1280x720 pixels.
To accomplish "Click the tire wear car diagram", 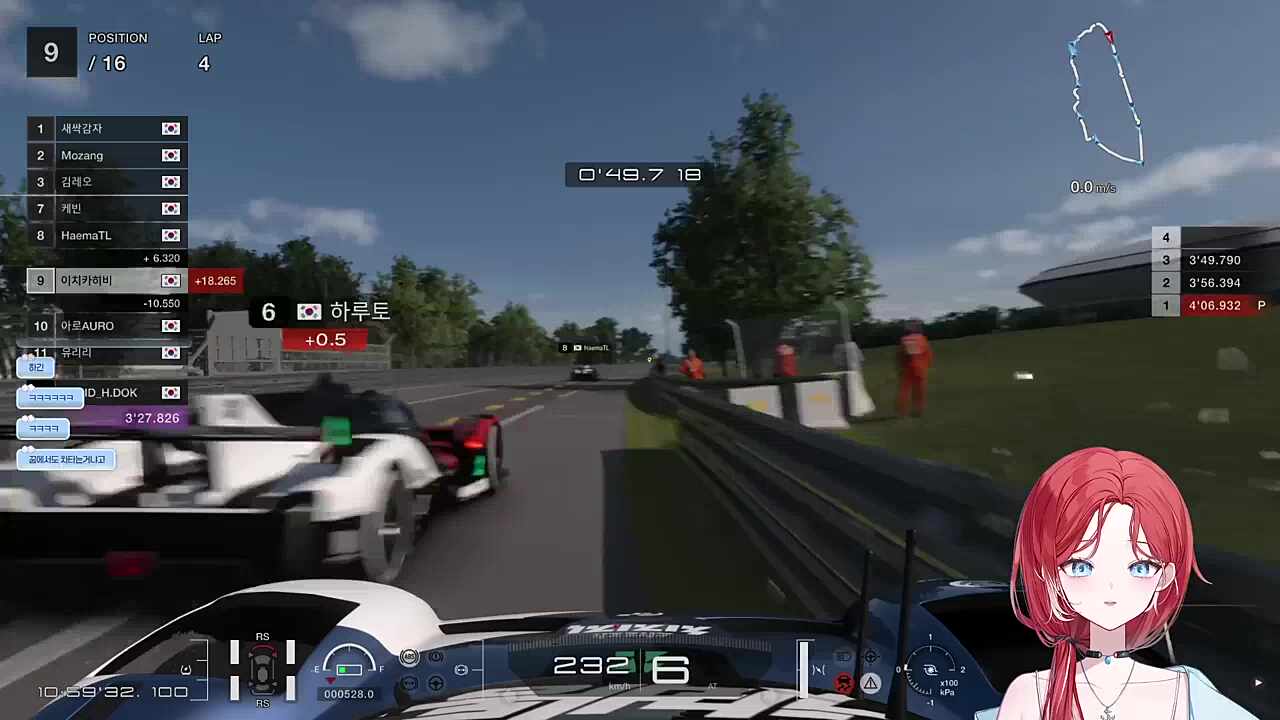I will coord(262,668).
